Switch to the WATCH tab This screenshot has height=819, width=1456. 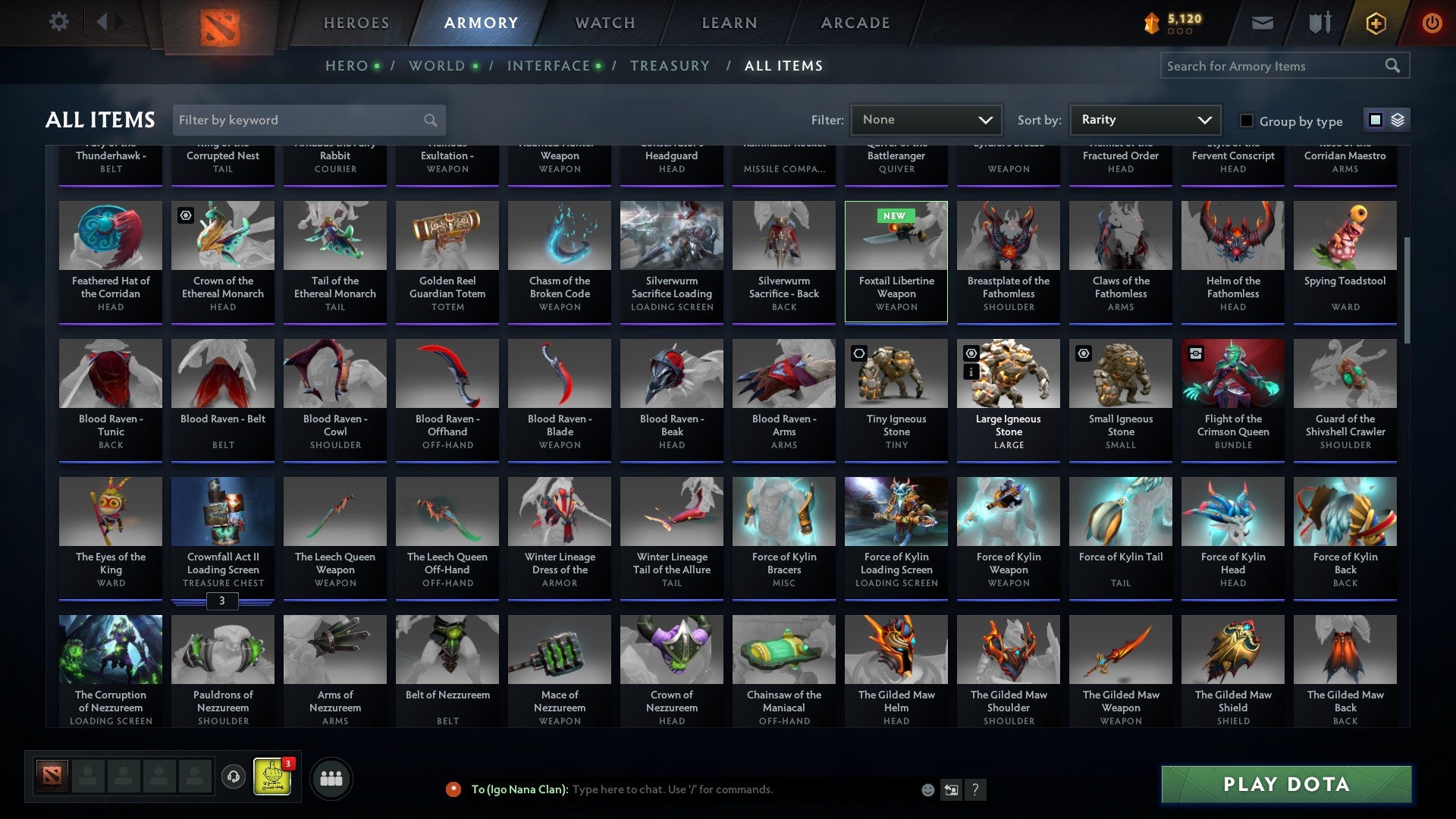pos(604,22)
